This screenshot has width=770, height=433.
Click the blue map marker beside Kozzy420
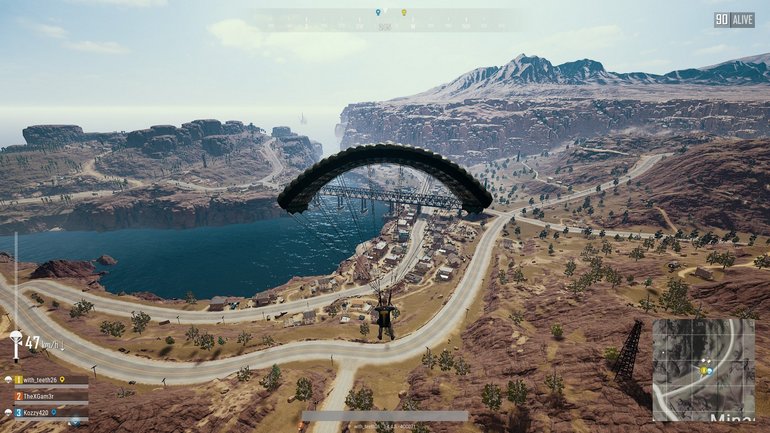click(54, 411)
